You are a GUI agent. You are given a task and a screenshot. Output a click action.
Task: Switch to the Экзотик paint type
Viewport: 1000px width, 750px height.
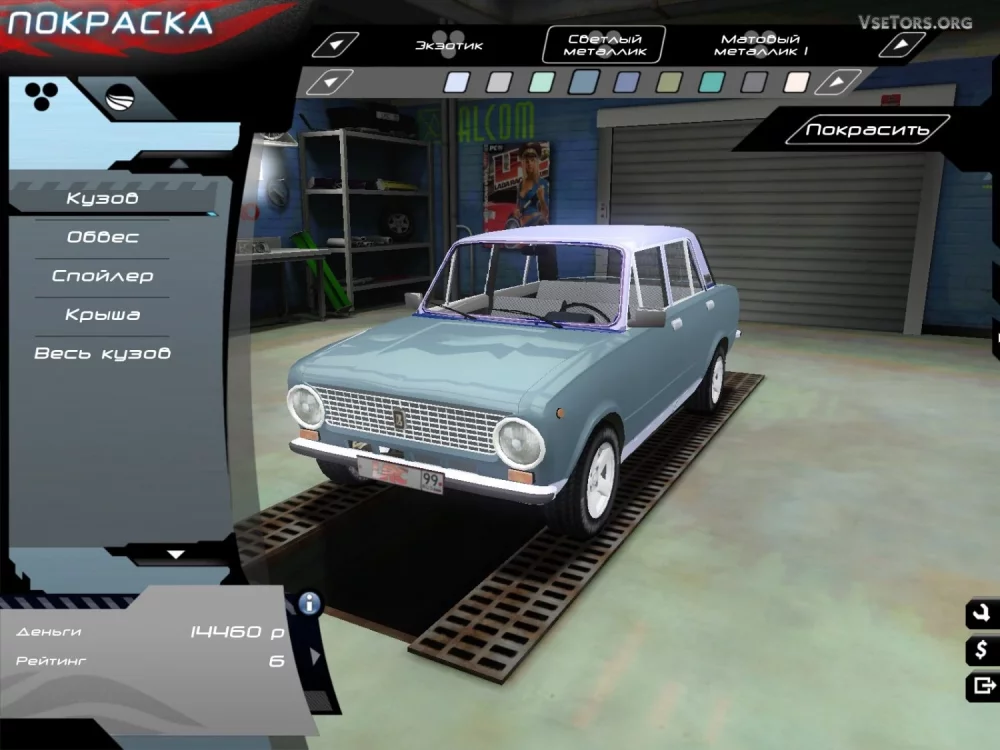coord(449,45)
